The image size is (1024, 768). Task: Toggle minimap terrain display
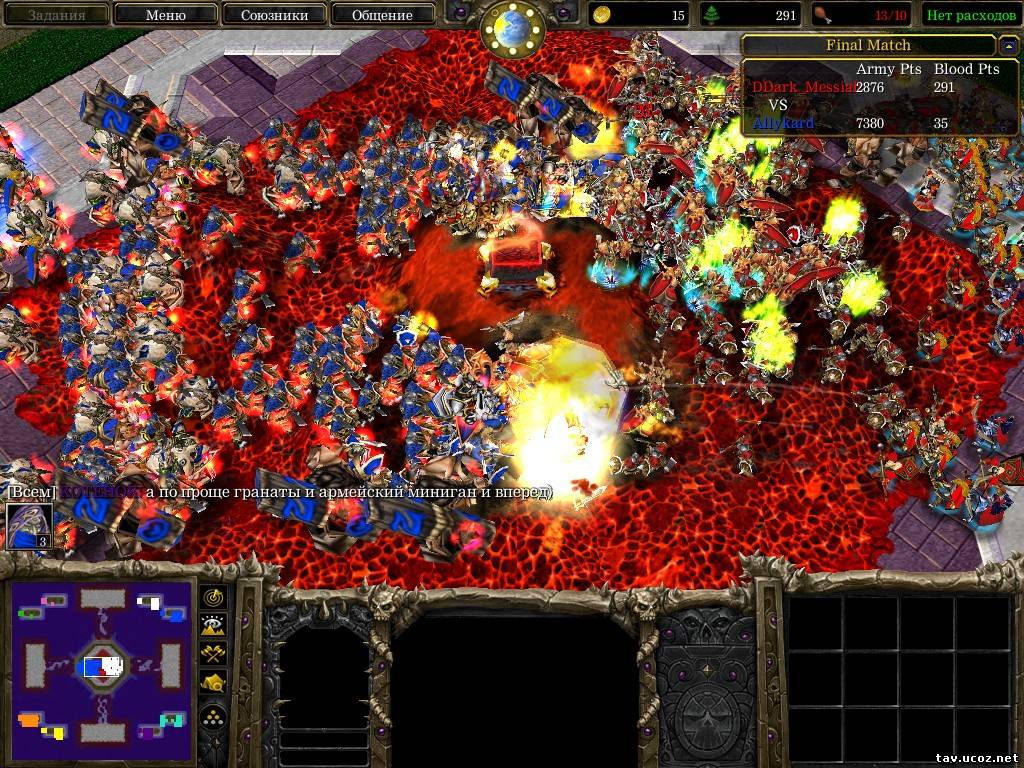(214, 625)
